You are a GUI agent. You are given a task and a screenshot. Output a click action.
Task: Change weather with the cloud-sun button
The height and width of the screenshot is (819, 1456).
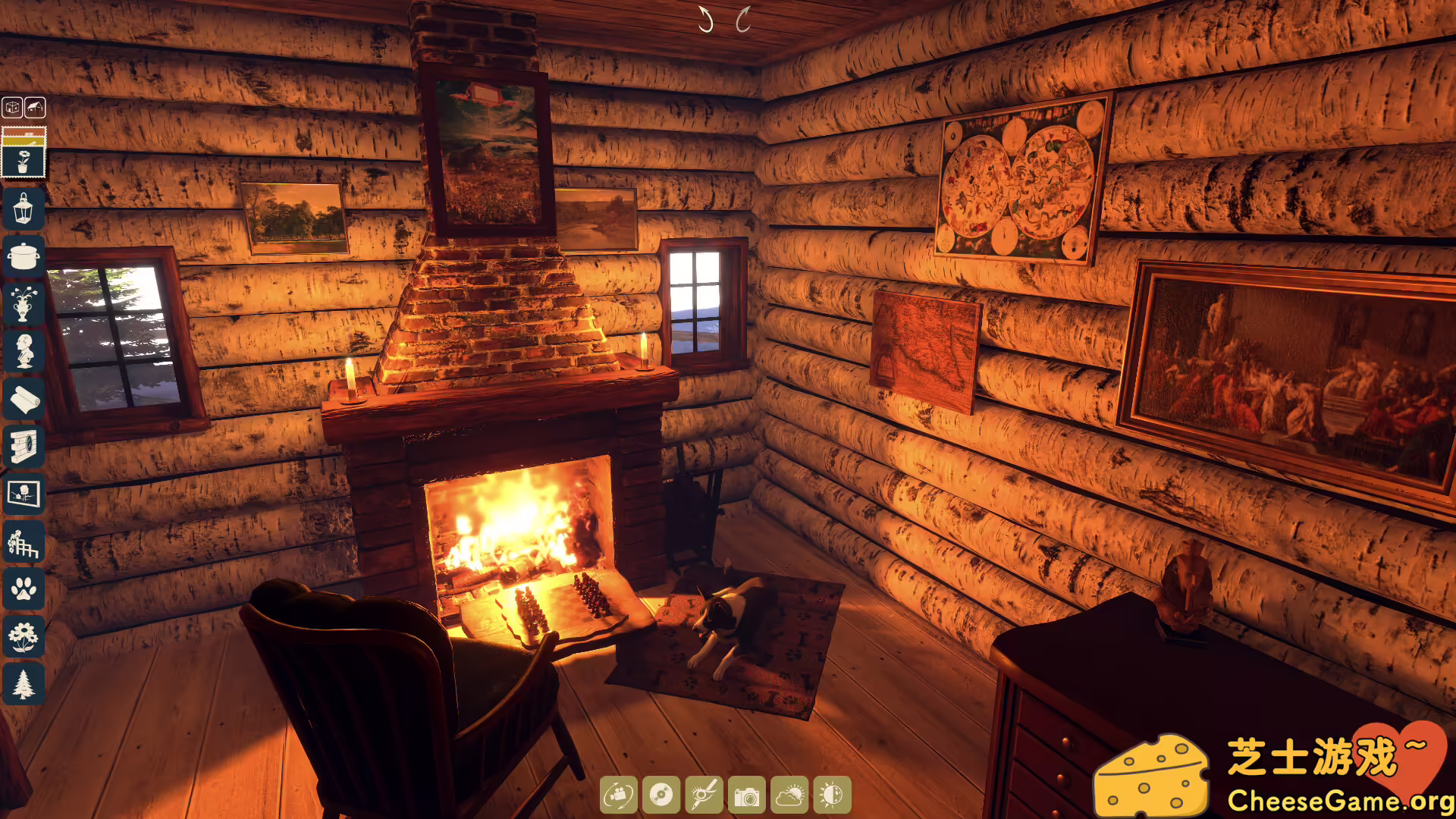(x=789, y=795)
